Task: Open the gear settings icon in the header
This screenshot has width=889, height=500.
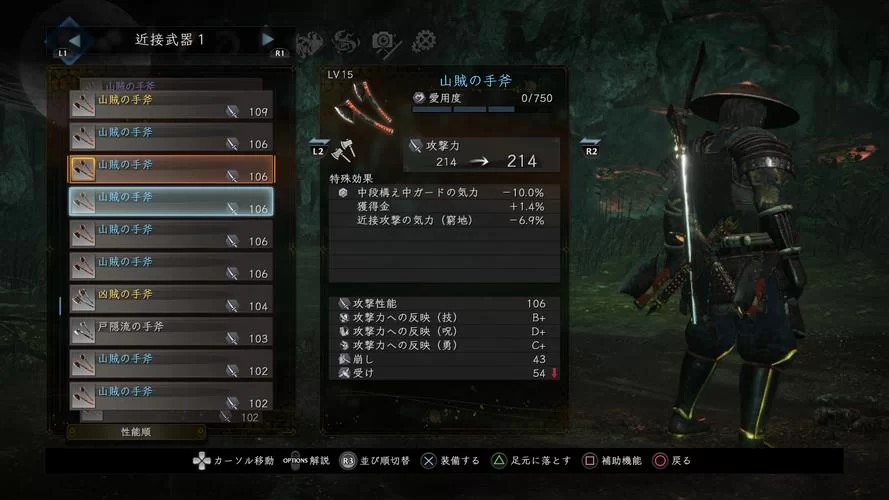Action: pos(424,41)
